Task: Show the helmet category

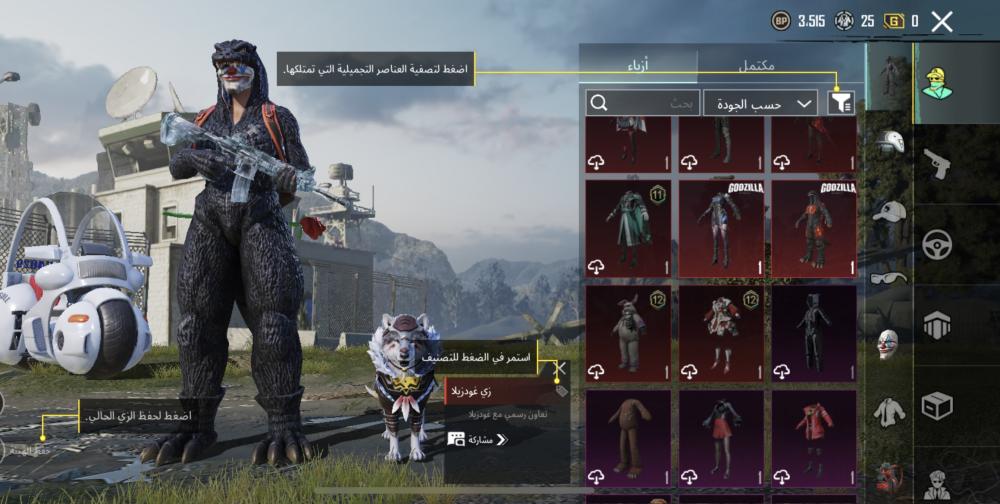Action: 889,140
